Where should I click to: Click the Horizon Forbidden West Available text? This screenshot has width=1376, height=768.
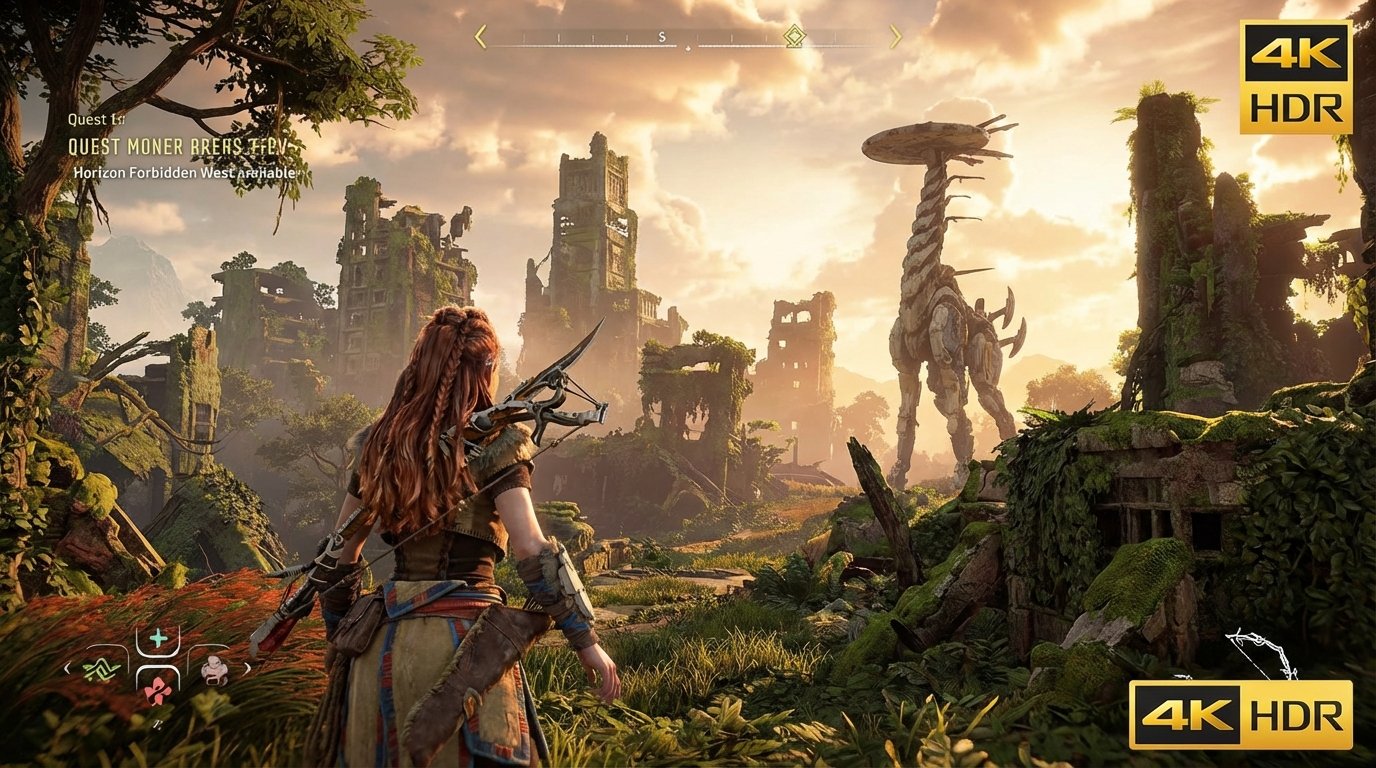183,172
